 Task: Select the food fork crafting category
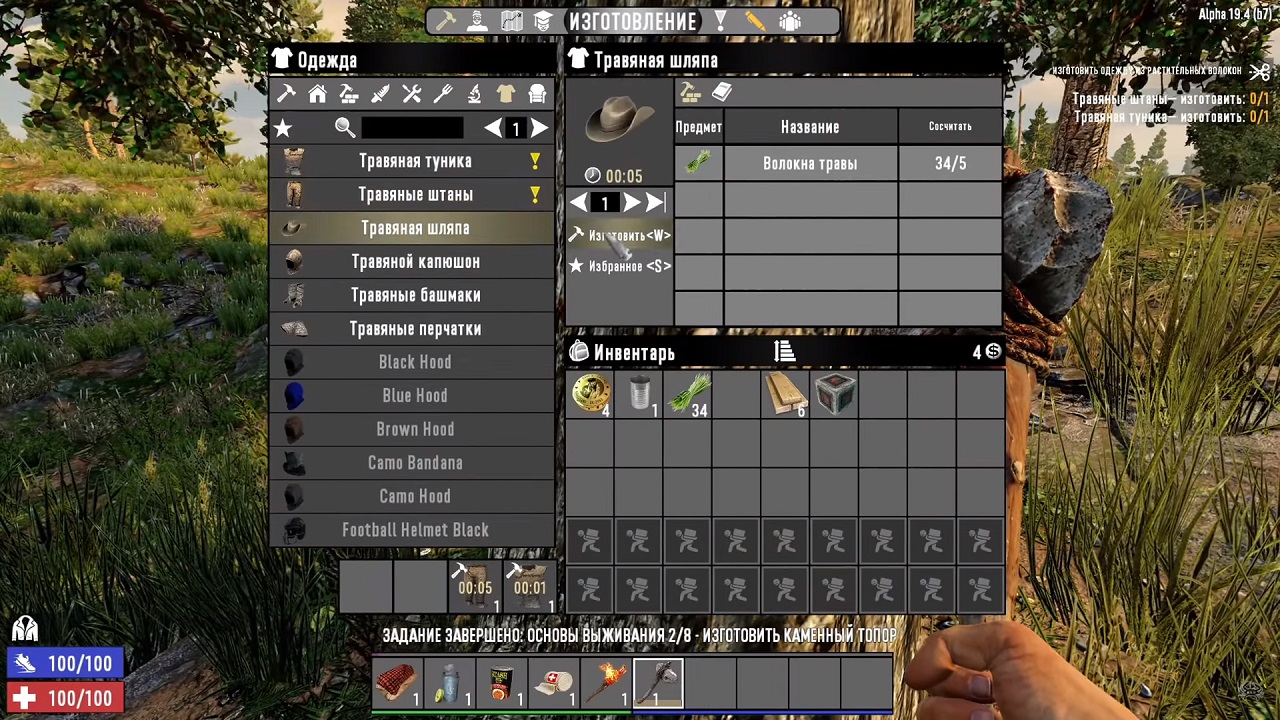[x=443, y=93]
